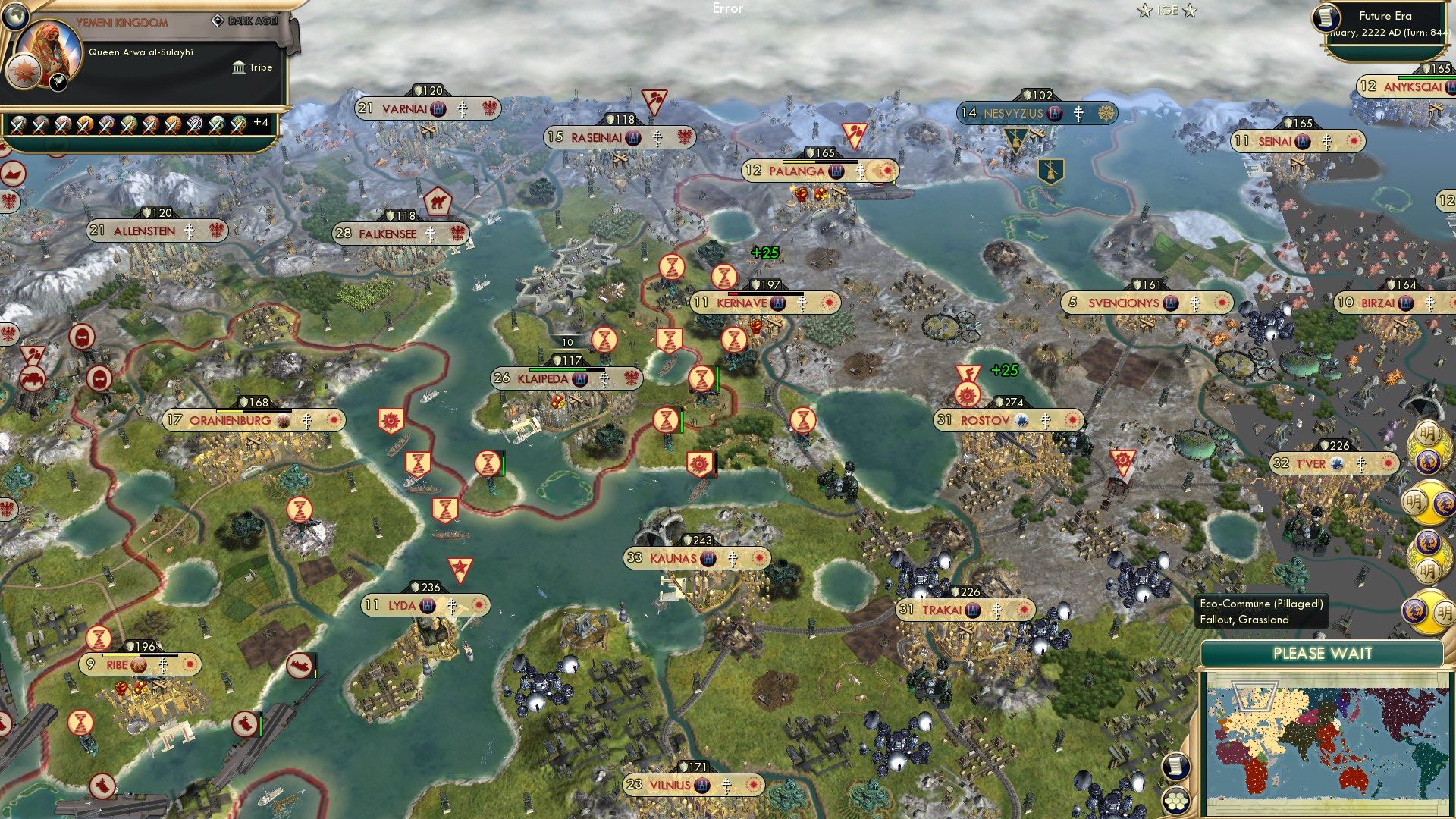
Task: Click the PLEASE WAIT banner
Action: [x=1323, y=652]
